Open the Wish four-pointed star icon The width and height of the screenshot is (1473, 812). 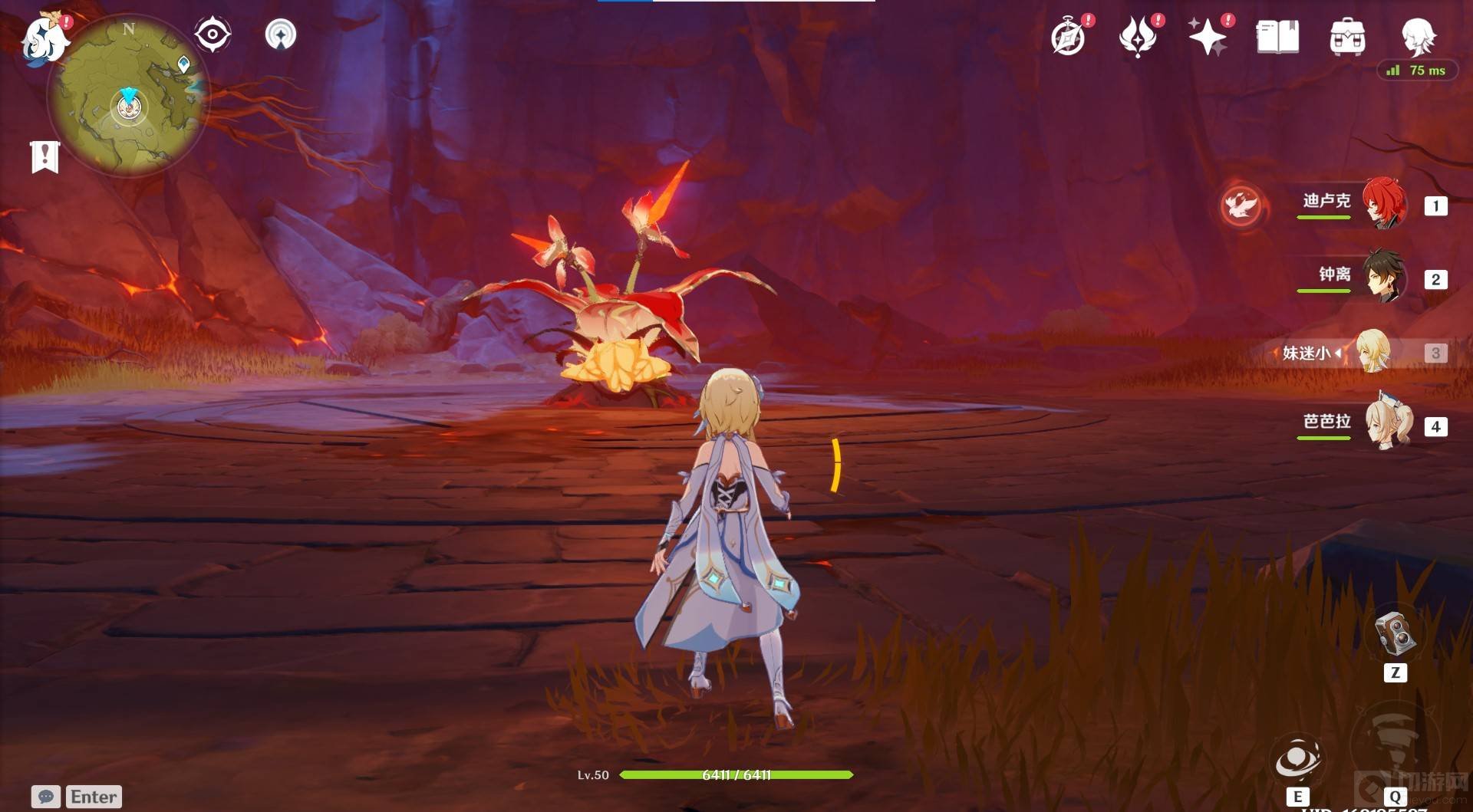[x=1207, y=37]
